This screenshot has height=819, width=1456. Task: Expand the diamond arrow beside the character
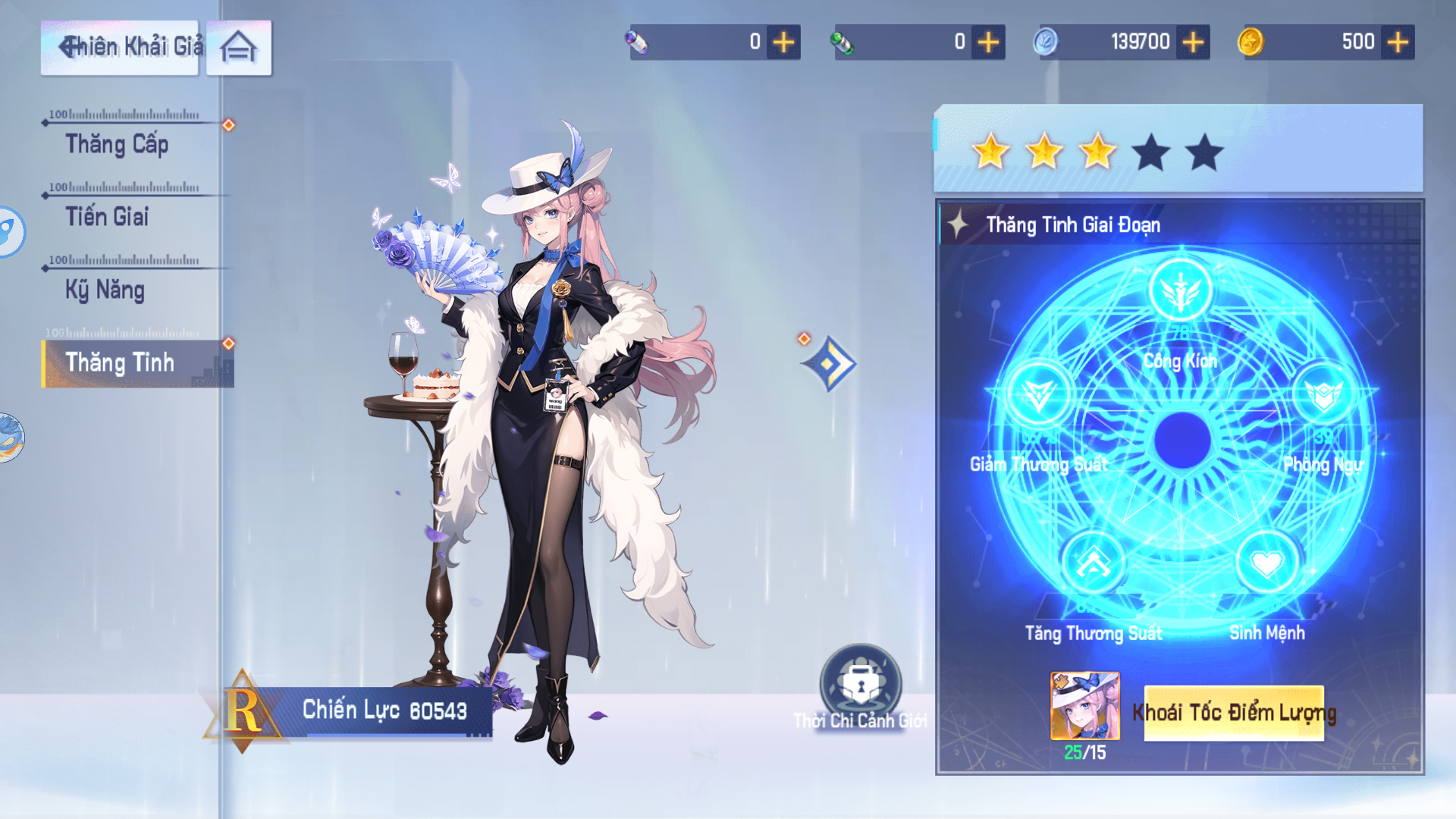click(x=830, y=365)
